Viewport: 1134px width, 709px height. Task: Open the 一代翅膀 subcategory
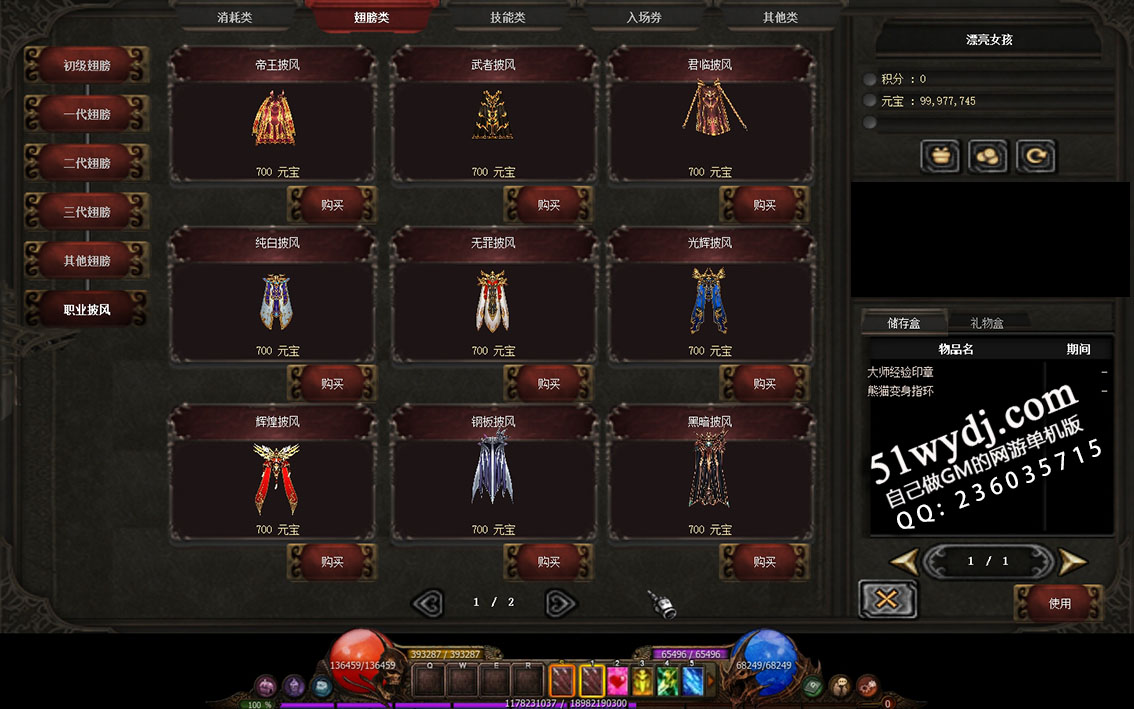click(x=87, y=114)
